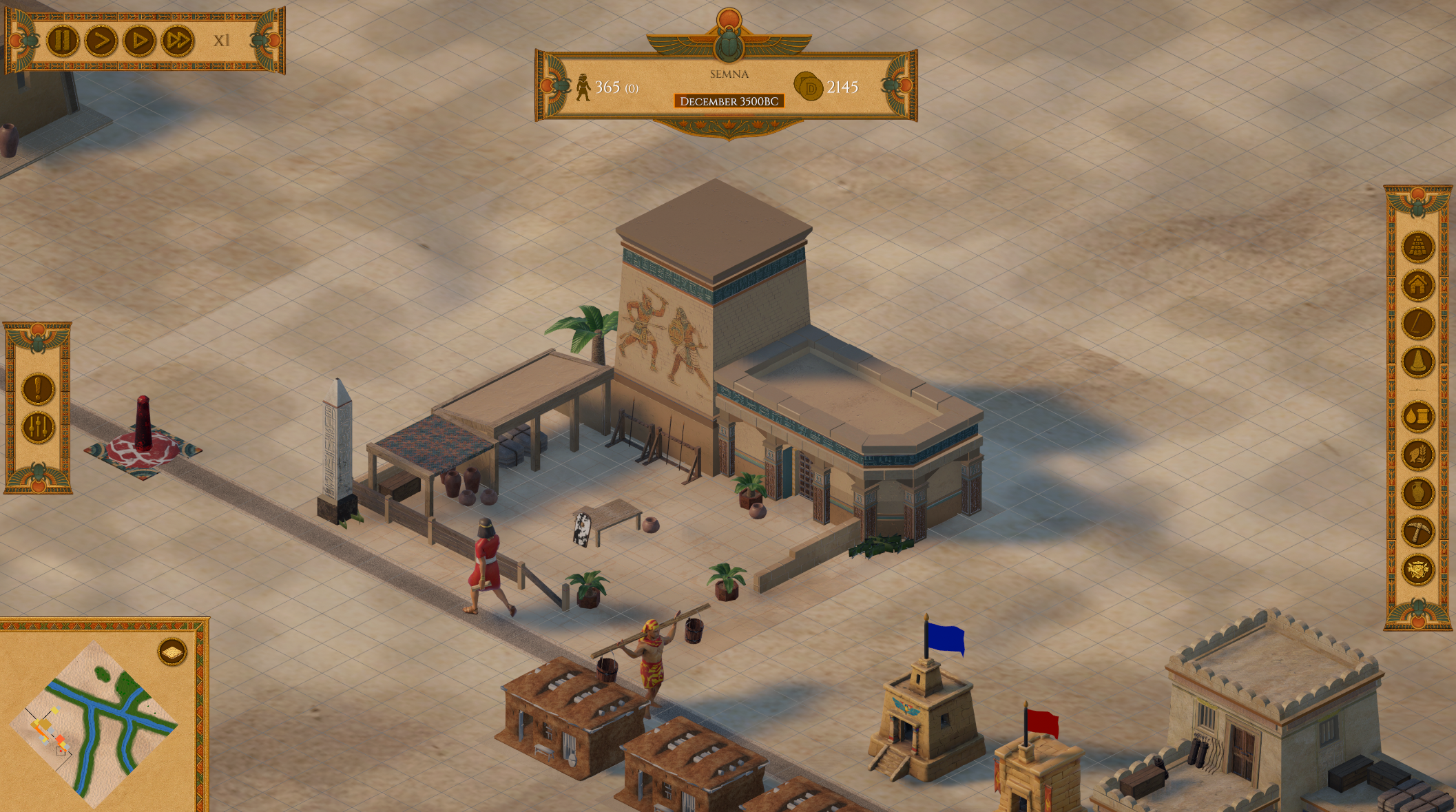Select the normal play speed triangle

(139, 41)
